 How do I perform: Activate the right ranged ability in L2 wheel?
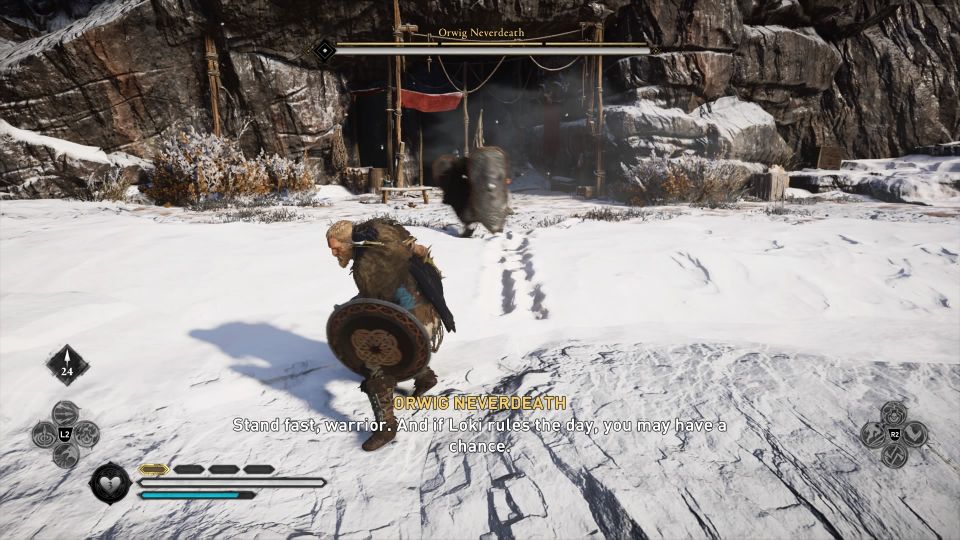[86, 434]
